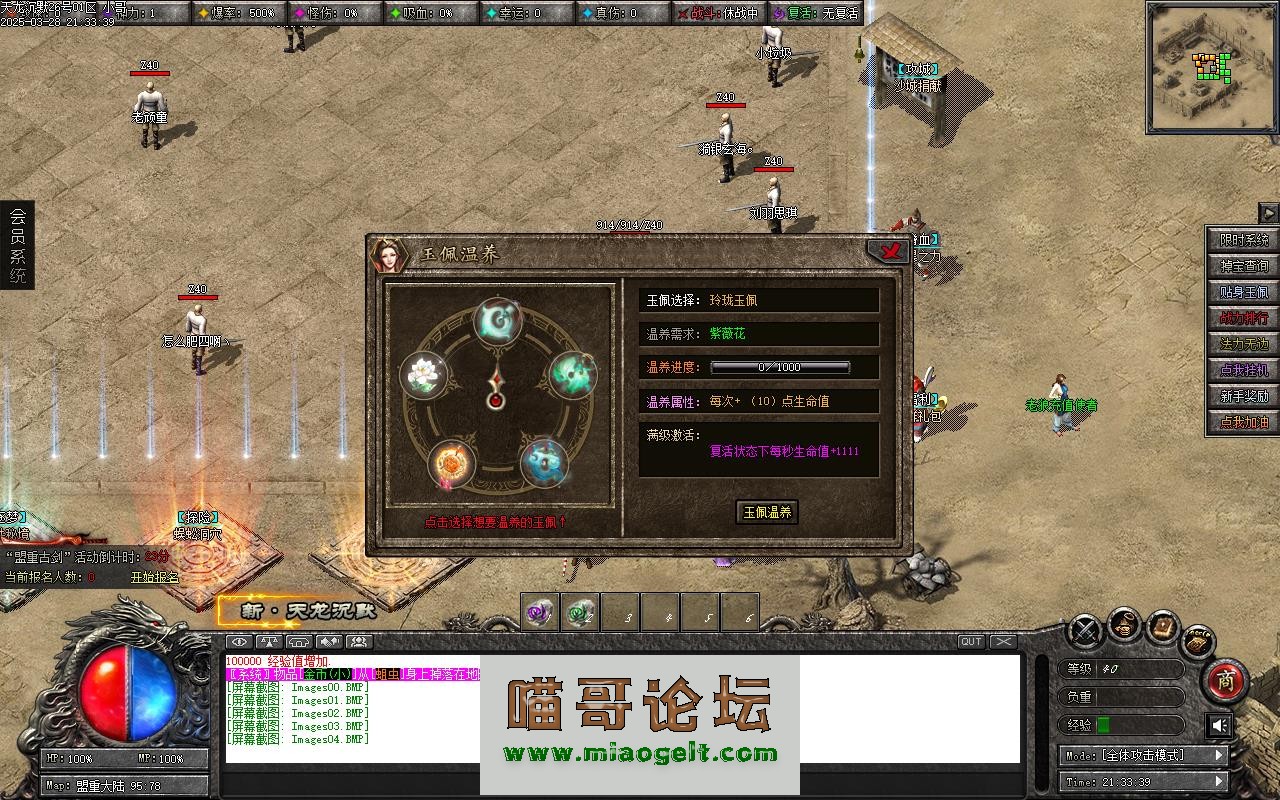This screenshot has width=1280, height=800.
Task: Collapse side menu with arrow button
Action: pos(1268,213)
